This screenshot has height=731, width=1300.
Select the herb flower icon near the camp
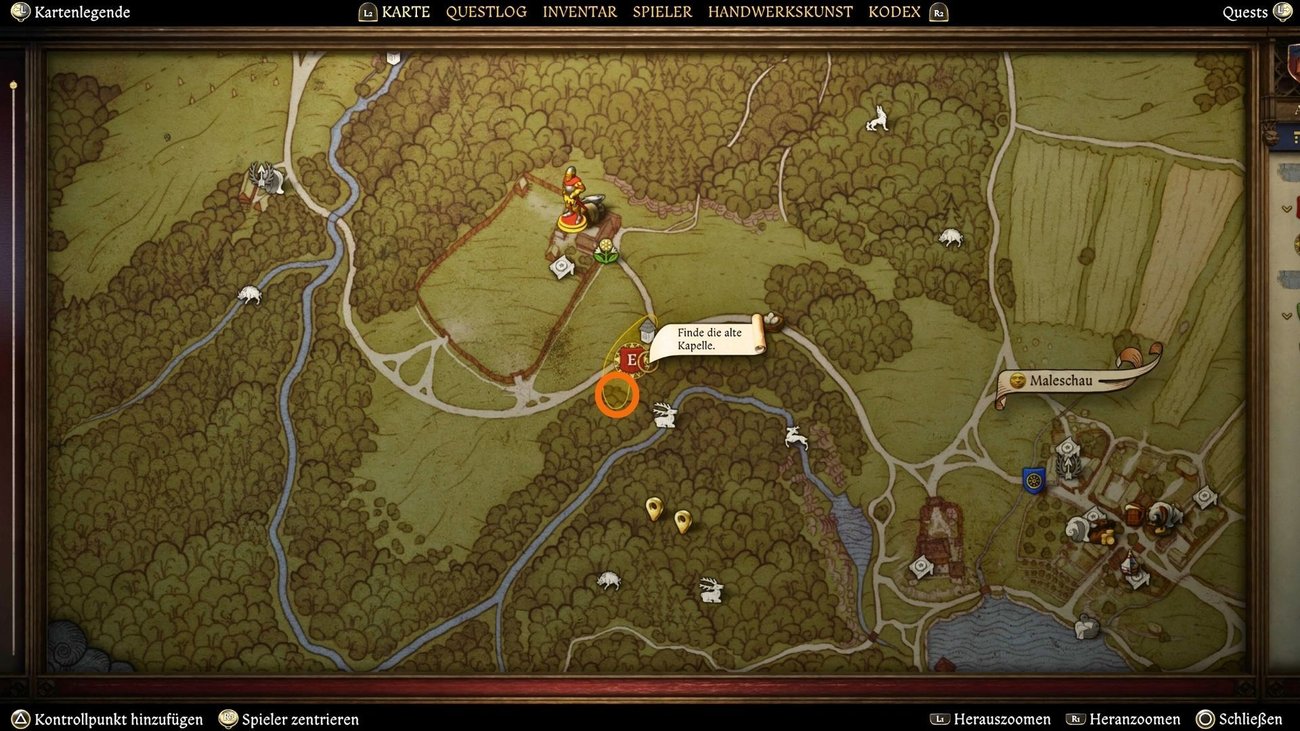click(x=606, y=252)
